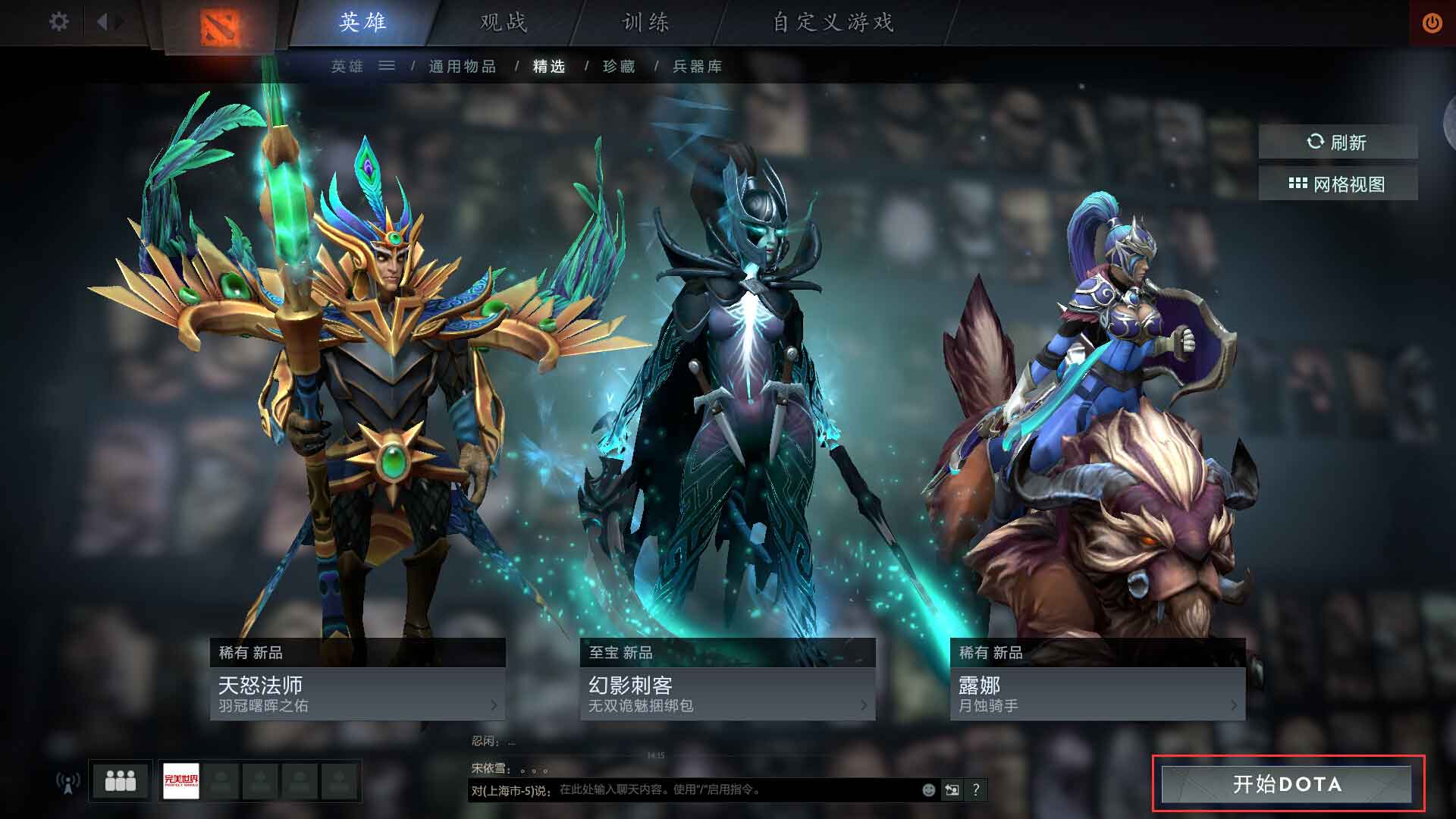Click the broadcast antenna icon

point(68,781)
